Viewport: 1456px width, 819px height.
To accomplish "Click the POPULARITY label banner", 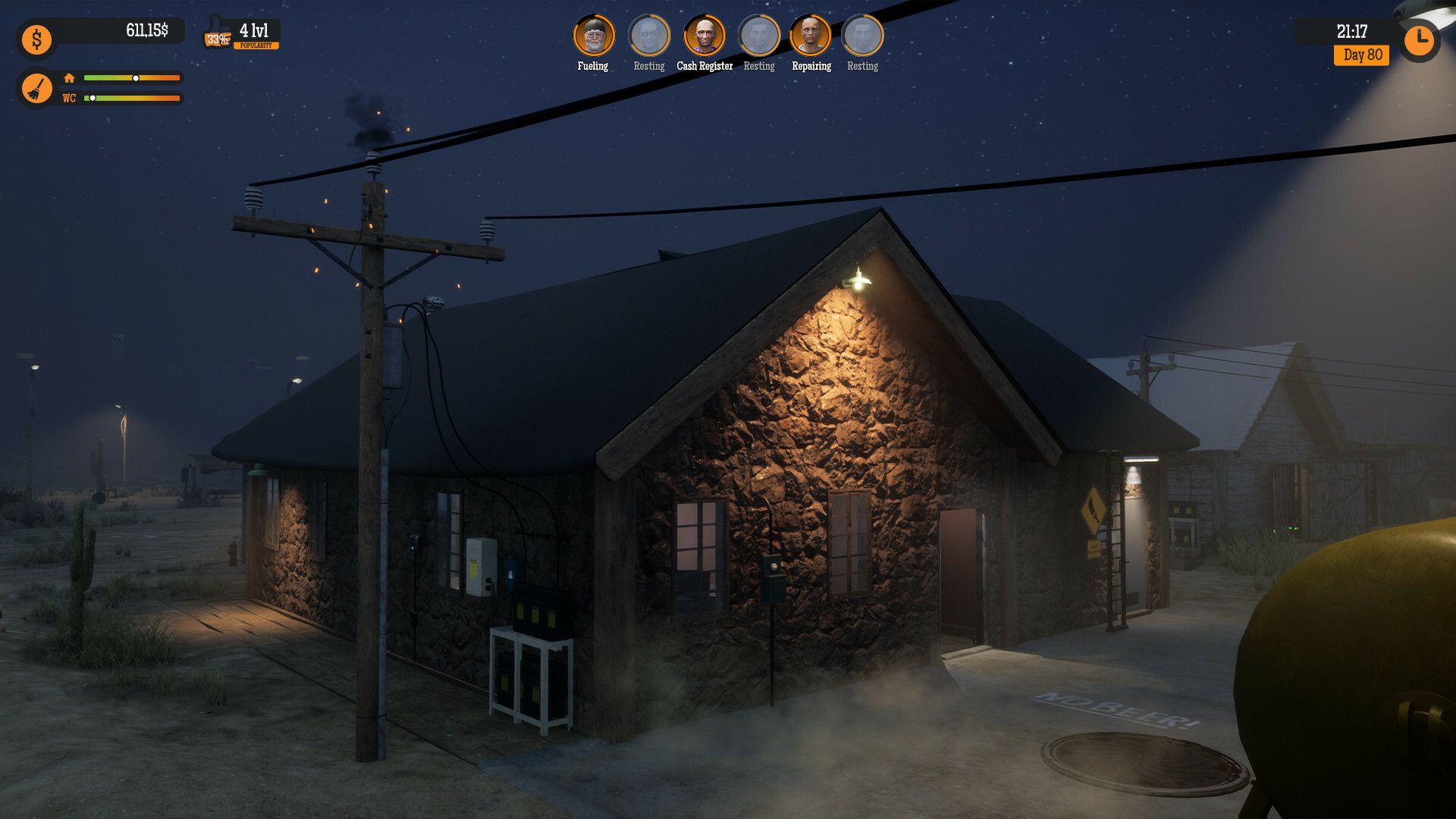I will point(256,45).
